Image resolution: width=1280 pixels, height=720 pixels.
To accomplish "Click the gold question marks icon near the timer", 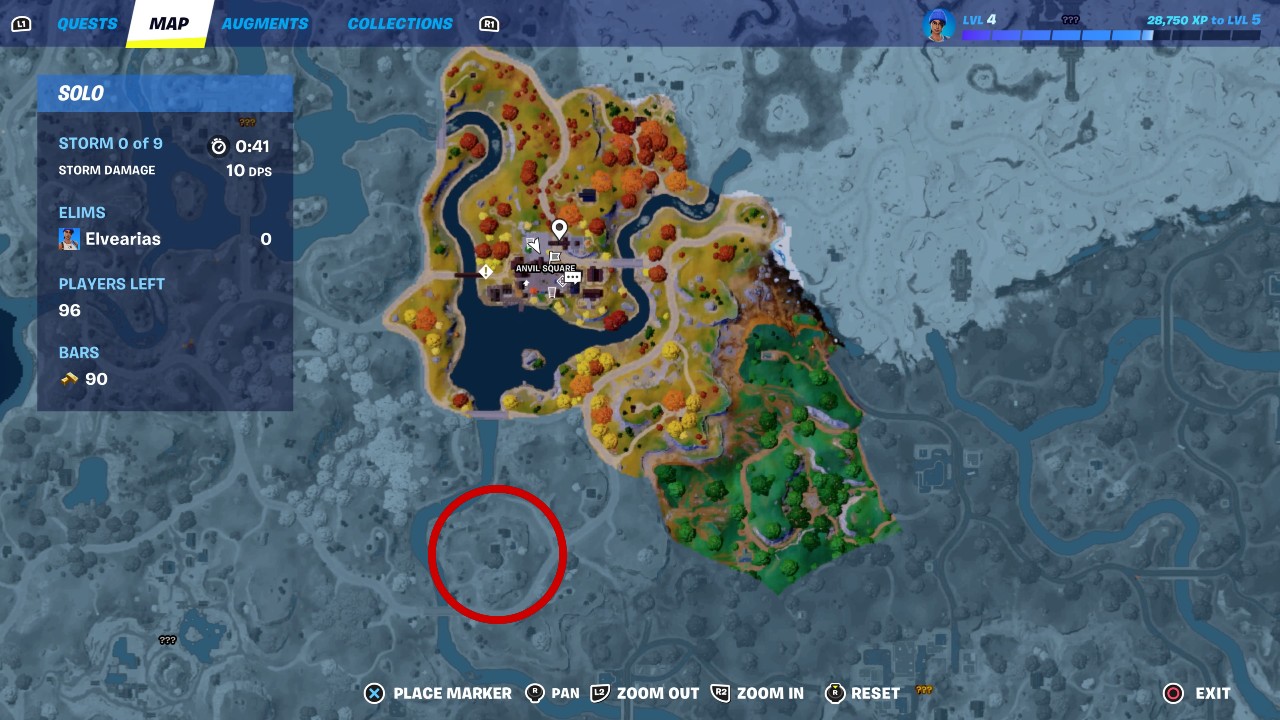I will click(246, 121).
